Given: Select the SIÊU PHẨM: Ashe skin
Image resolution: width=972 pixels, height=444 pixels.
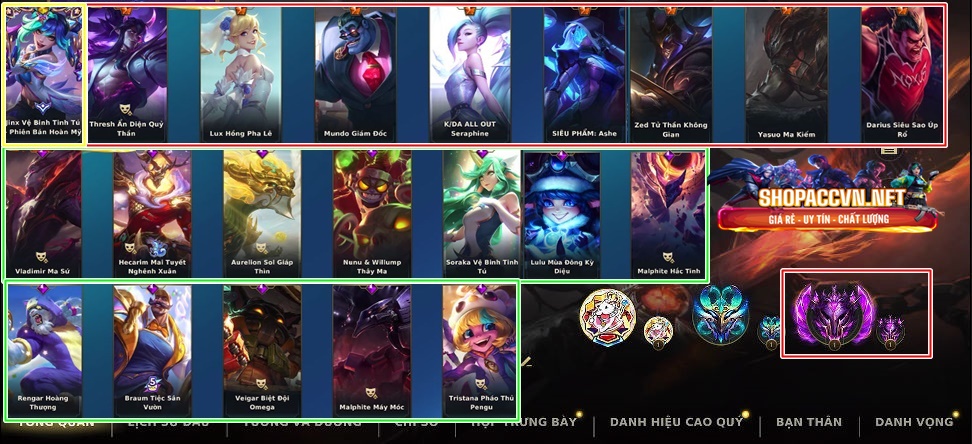Looking at the screenshot, I should coord(585,75).
